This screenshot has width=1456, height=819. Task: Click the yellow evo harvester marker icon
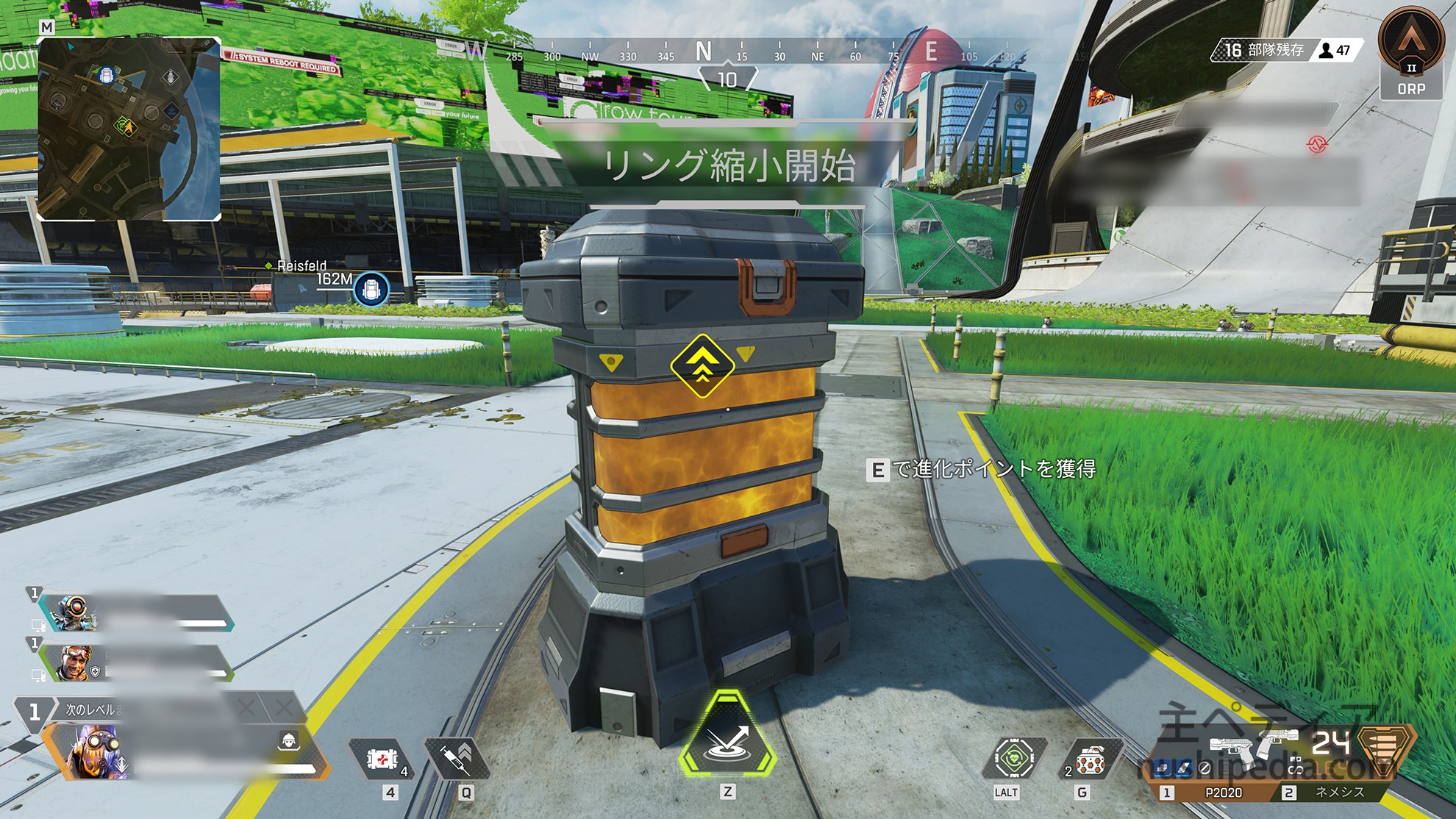point(702,365)
